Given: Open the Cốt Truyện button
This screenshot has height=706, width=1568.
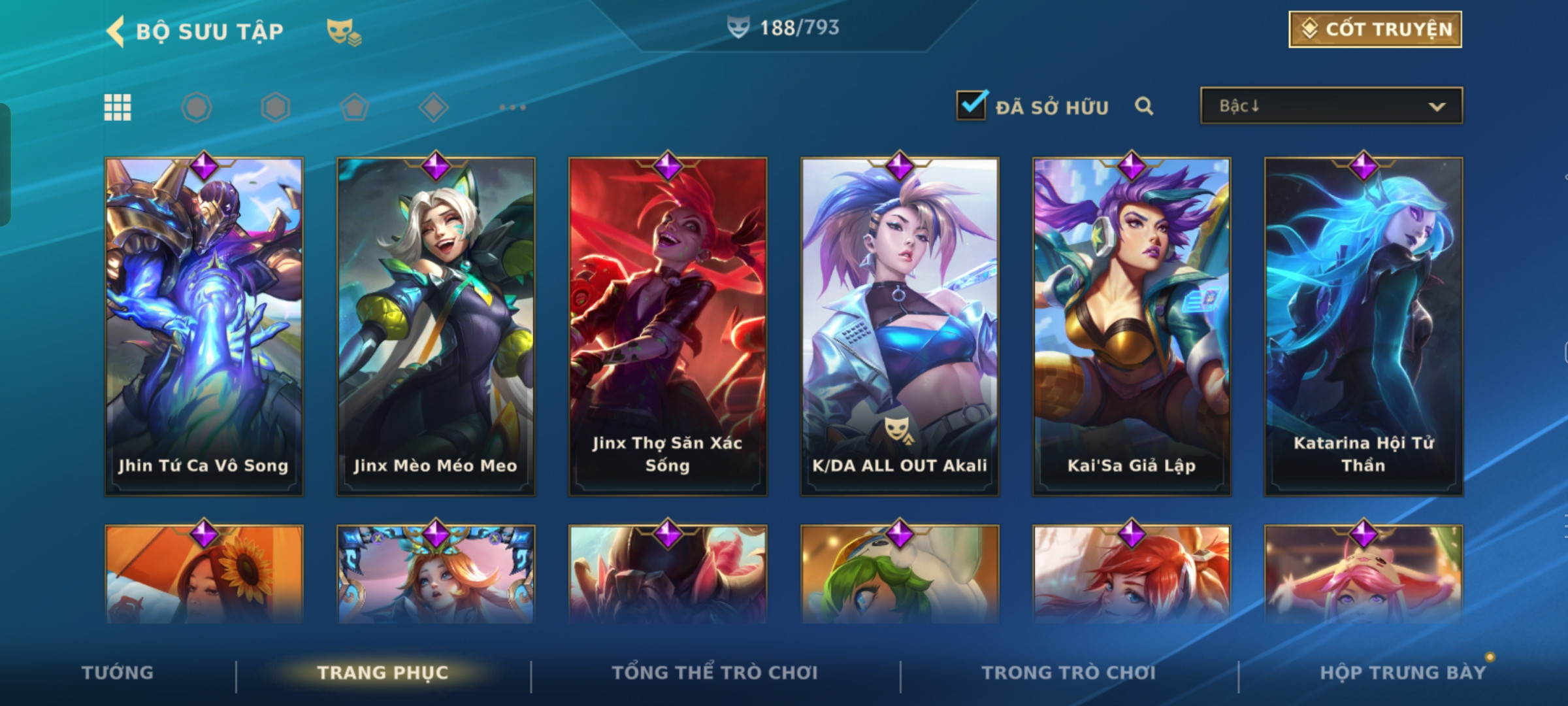Looking at the screenshot, I should [1375, 29].
